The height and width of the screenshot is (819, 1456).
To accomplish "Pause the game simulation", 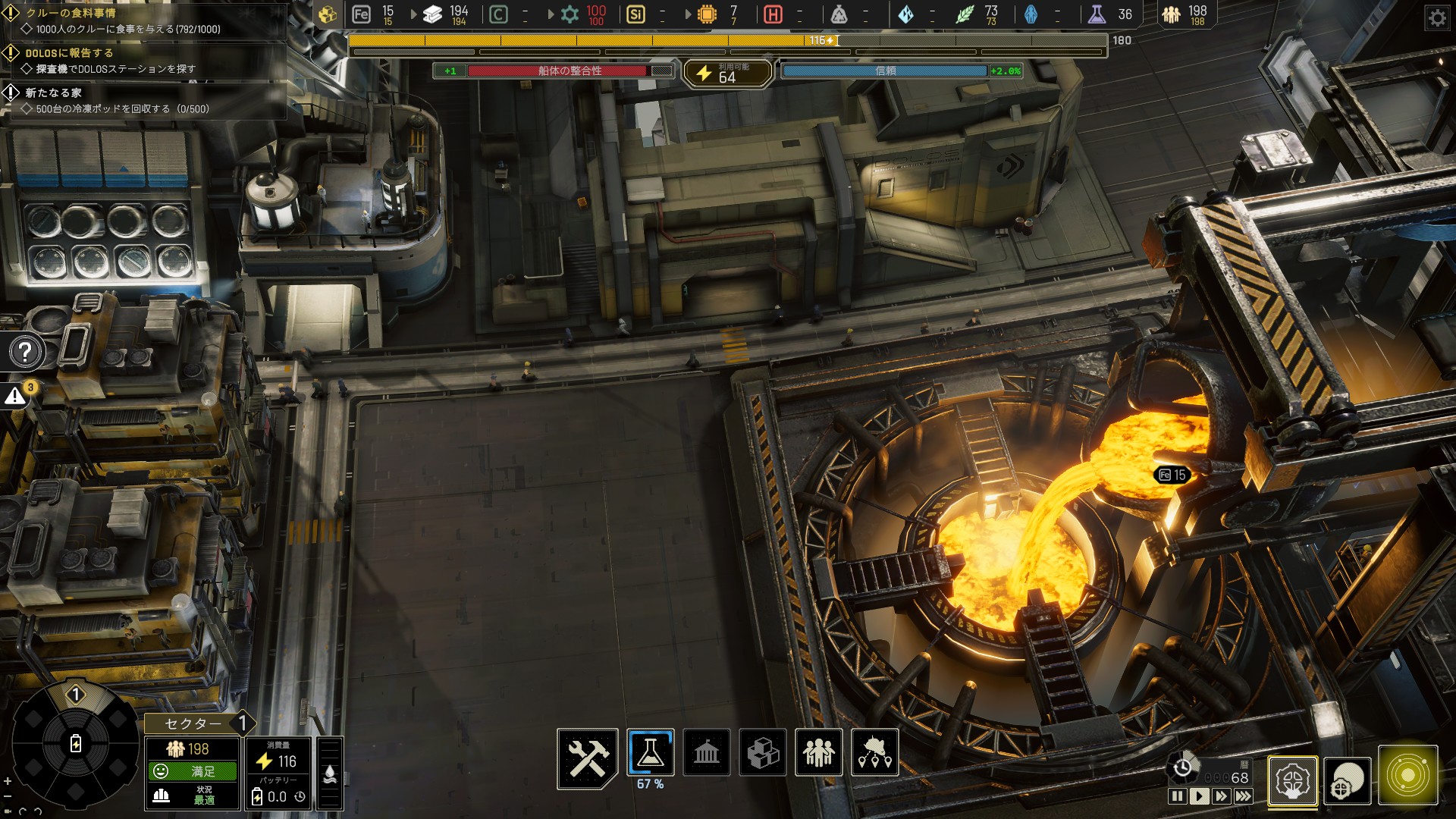I will coord(1177,796).
